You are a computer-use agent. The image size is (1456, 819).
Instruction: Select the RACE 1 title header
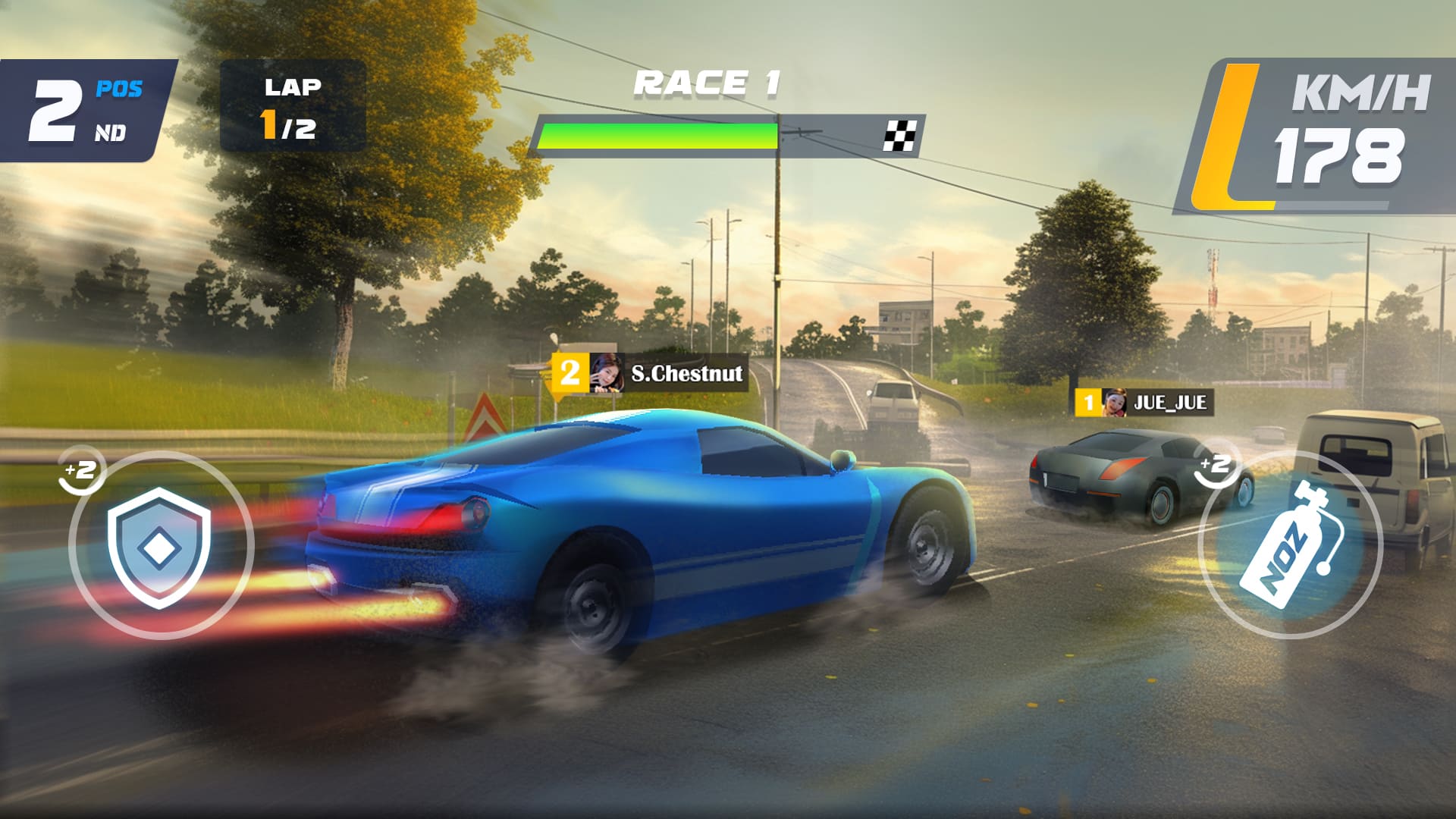pos(705,82)
